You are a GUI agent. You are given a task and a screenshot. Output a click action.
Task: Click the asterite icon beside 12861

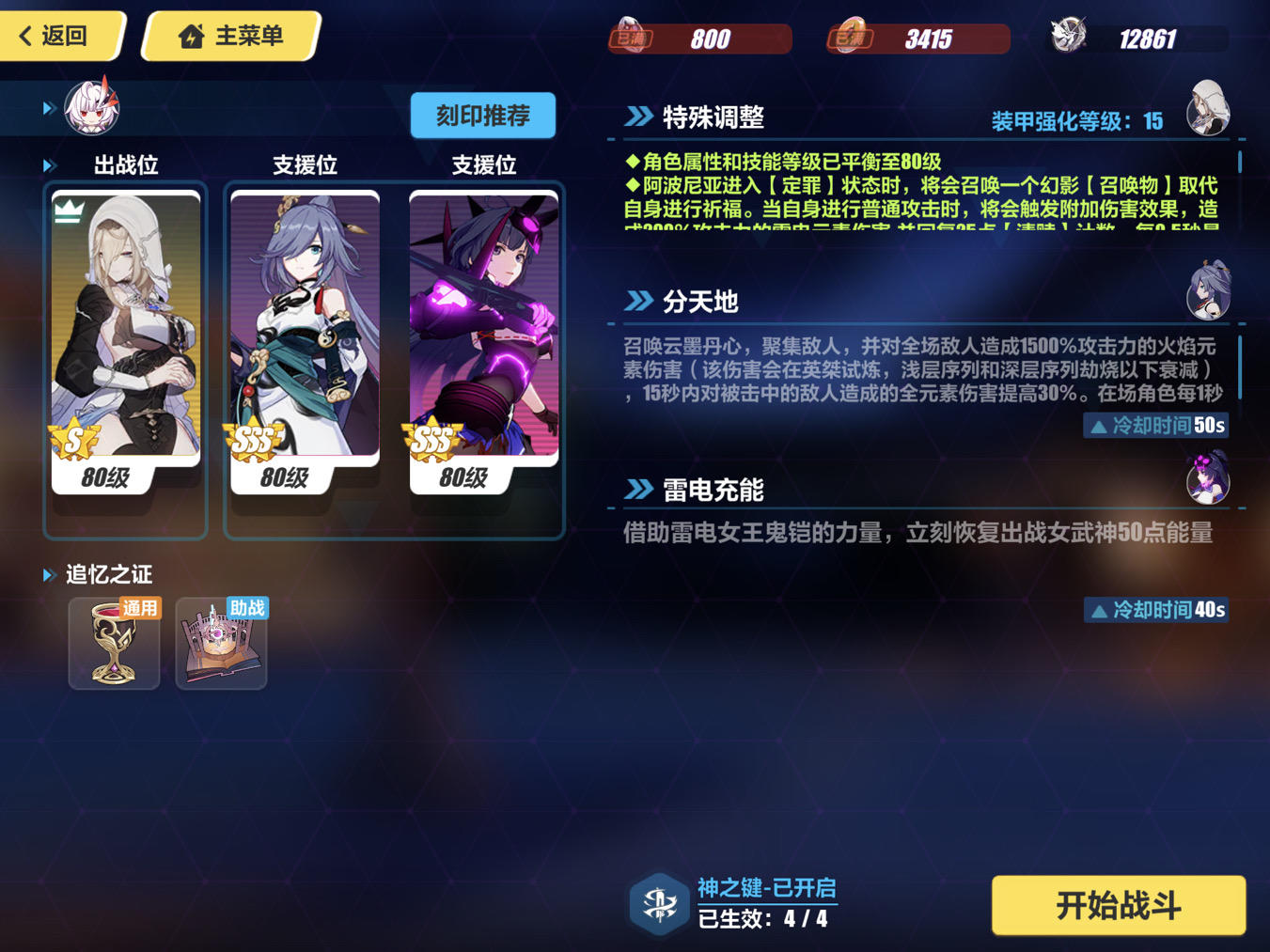(1067, 33)
